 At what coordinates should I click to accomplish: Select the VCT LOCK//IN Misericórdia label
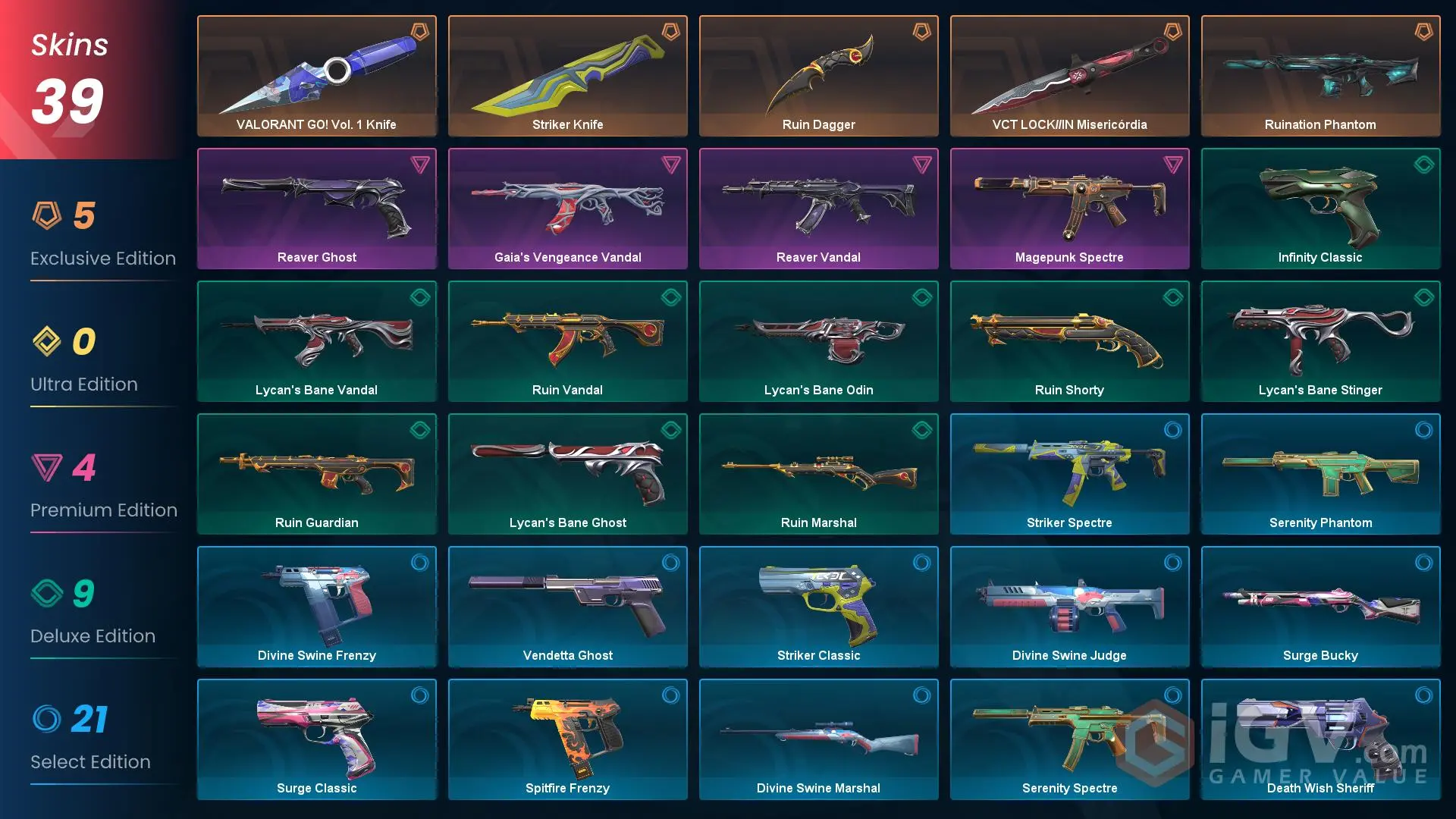pos(1069,124)
